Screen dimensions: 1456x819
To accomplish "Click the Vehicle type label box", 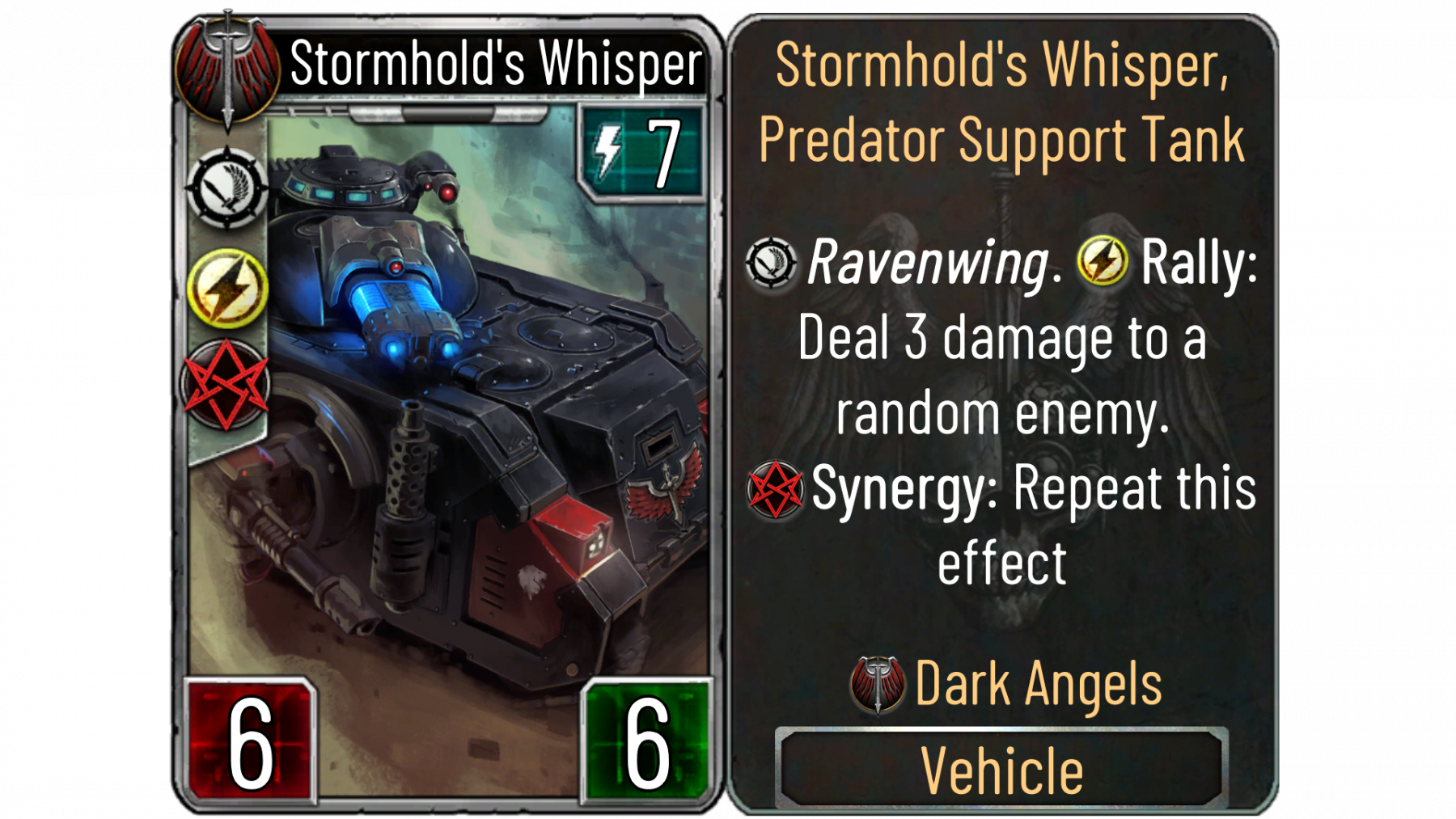I will pyautogui.click(x=1001, y=769).
